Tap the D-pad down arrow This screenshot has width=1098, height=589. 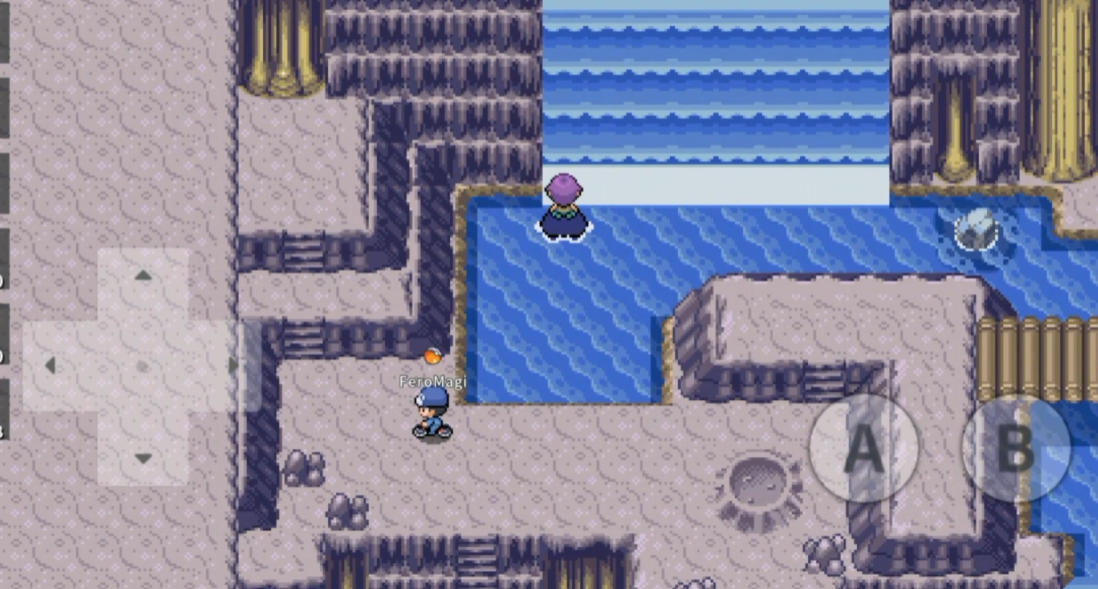point(143,457)
